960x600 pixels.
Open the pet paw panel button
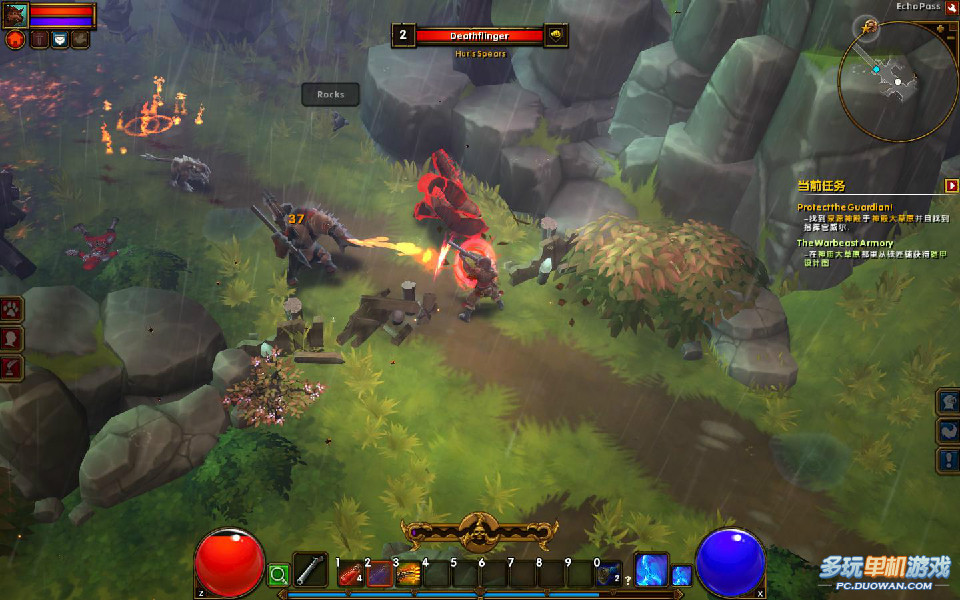click(x=11, y=308)
